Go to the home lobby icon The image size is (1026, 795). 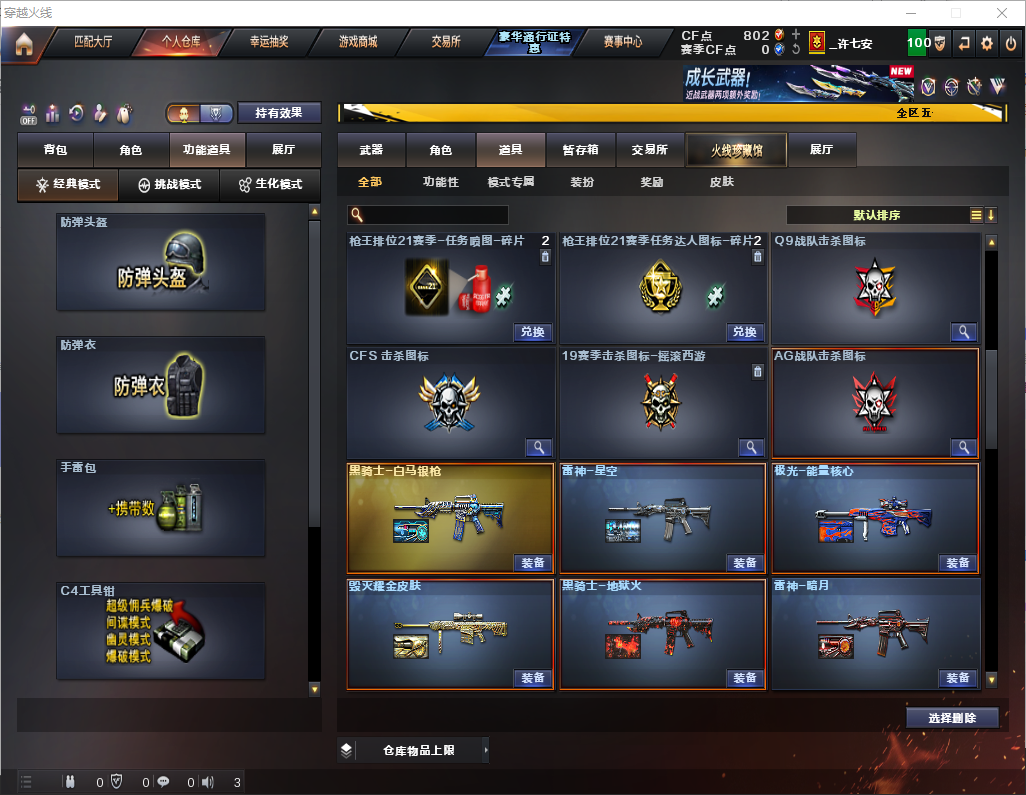[22, 43]
